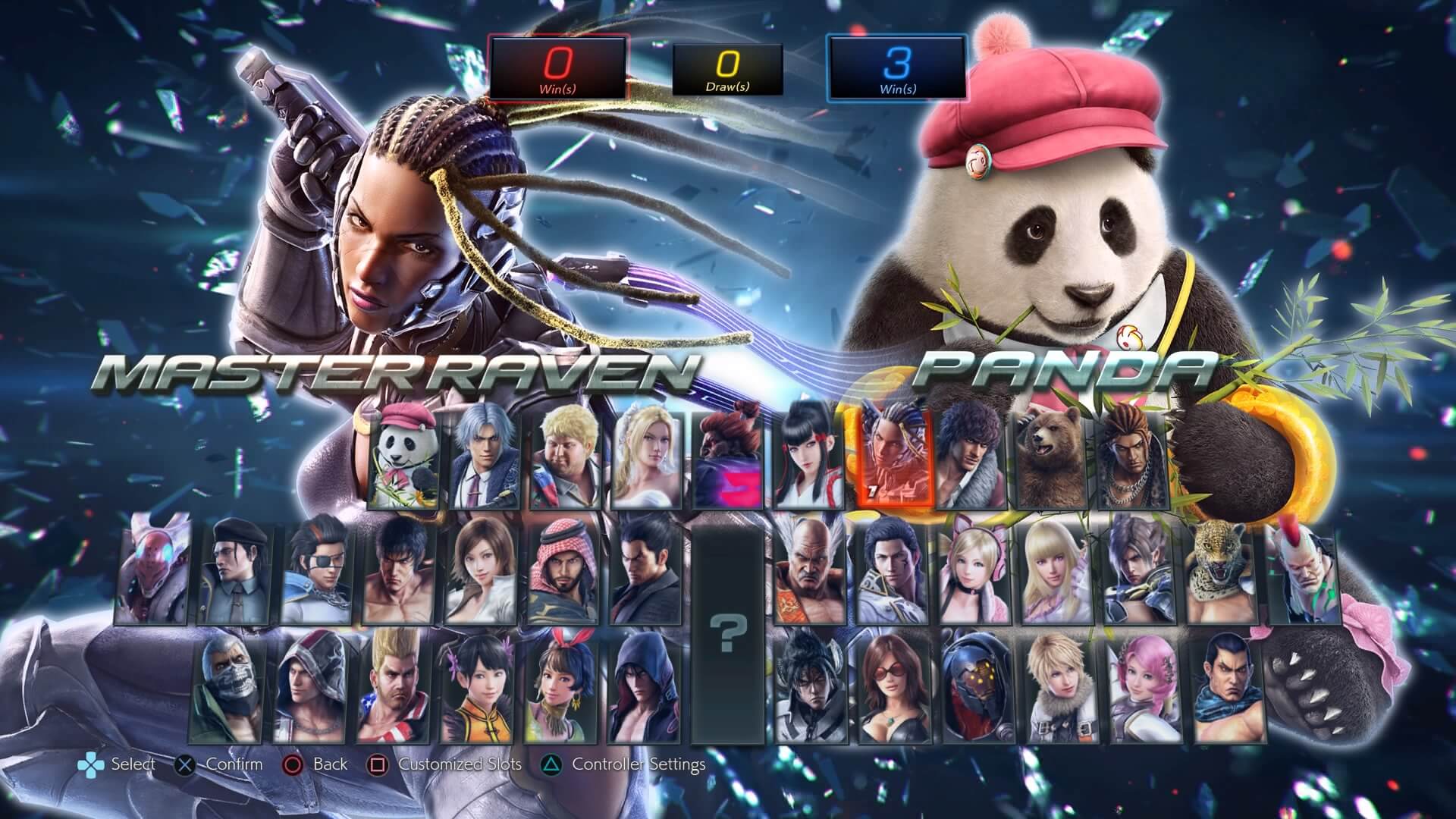The image size is (1456, 819).
Task: Choose silver-haired Lee Chaolan portrait
Action: (486, 457)
